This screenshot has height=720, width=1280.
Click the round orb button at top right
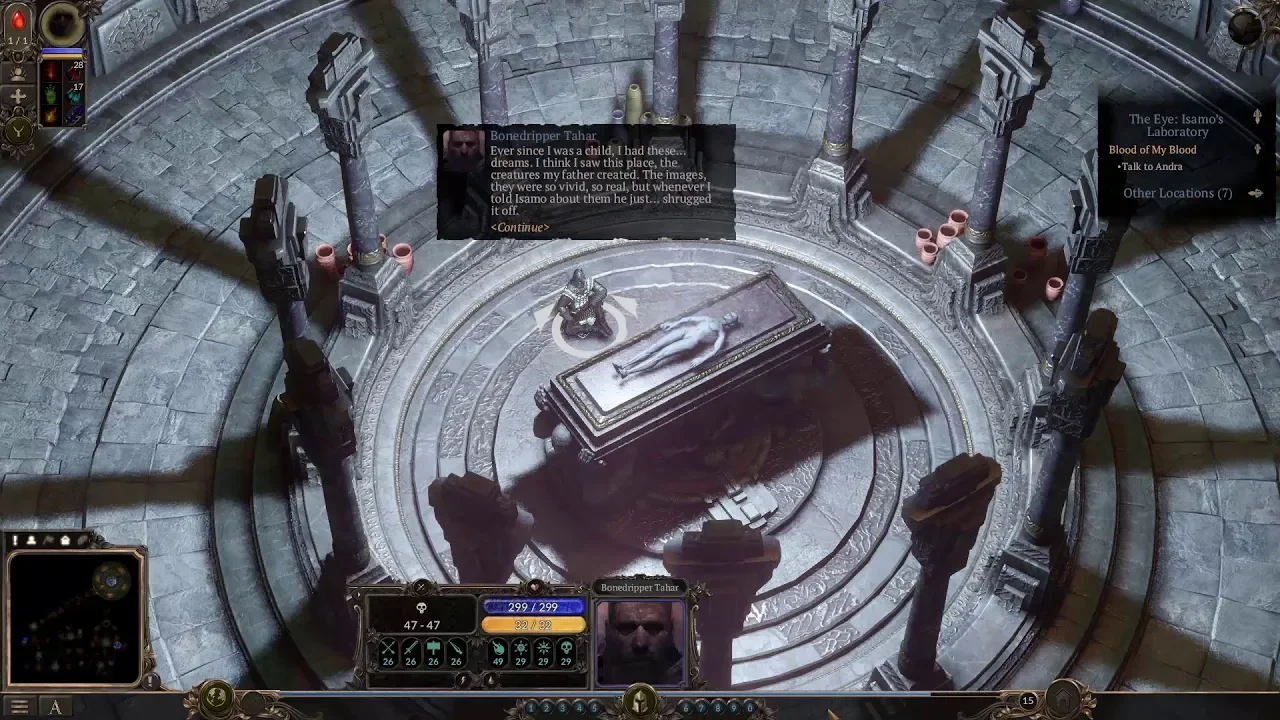1246,27
